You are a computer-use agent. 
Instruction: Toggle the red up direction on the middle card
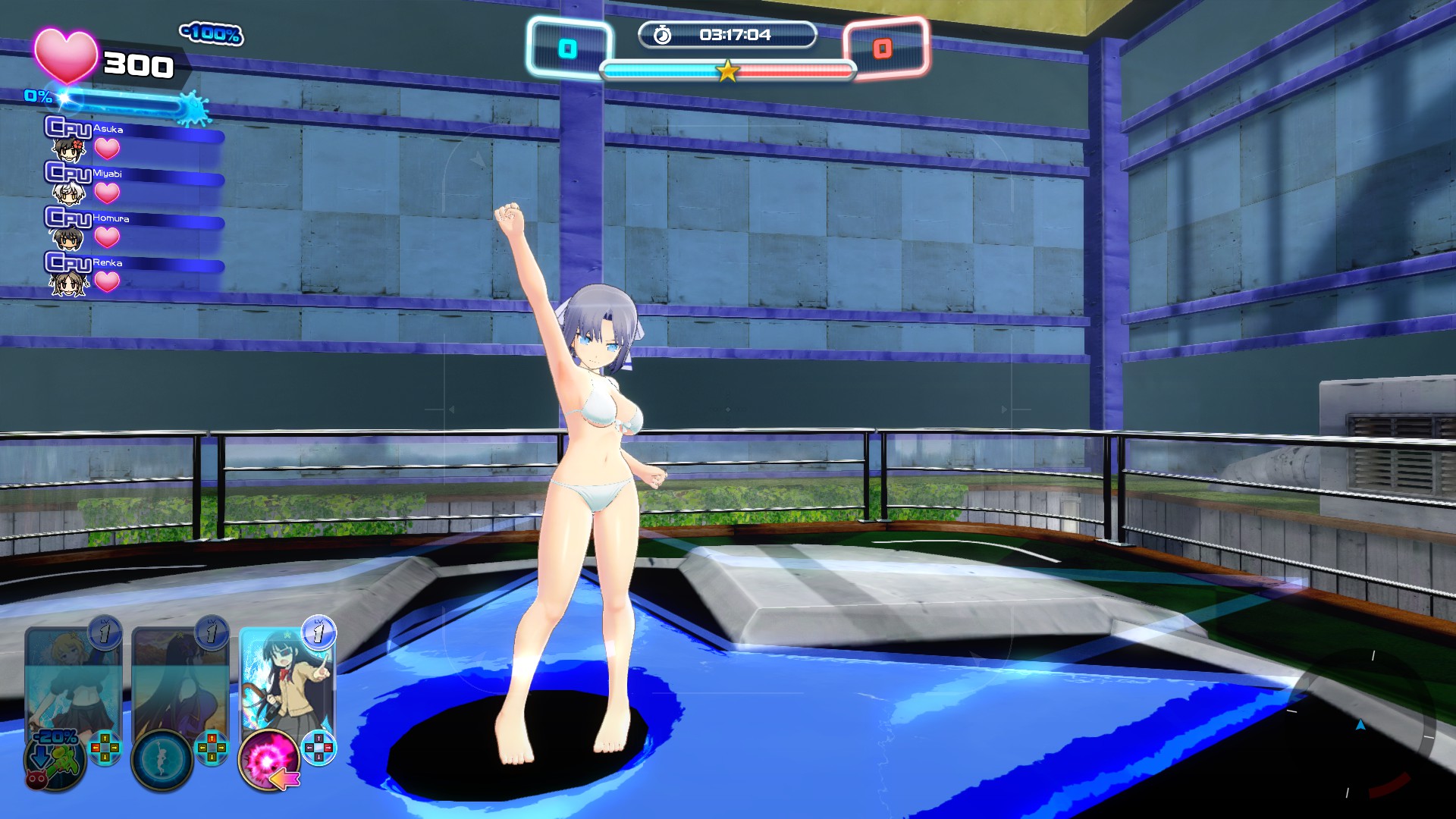coord(211,738)
